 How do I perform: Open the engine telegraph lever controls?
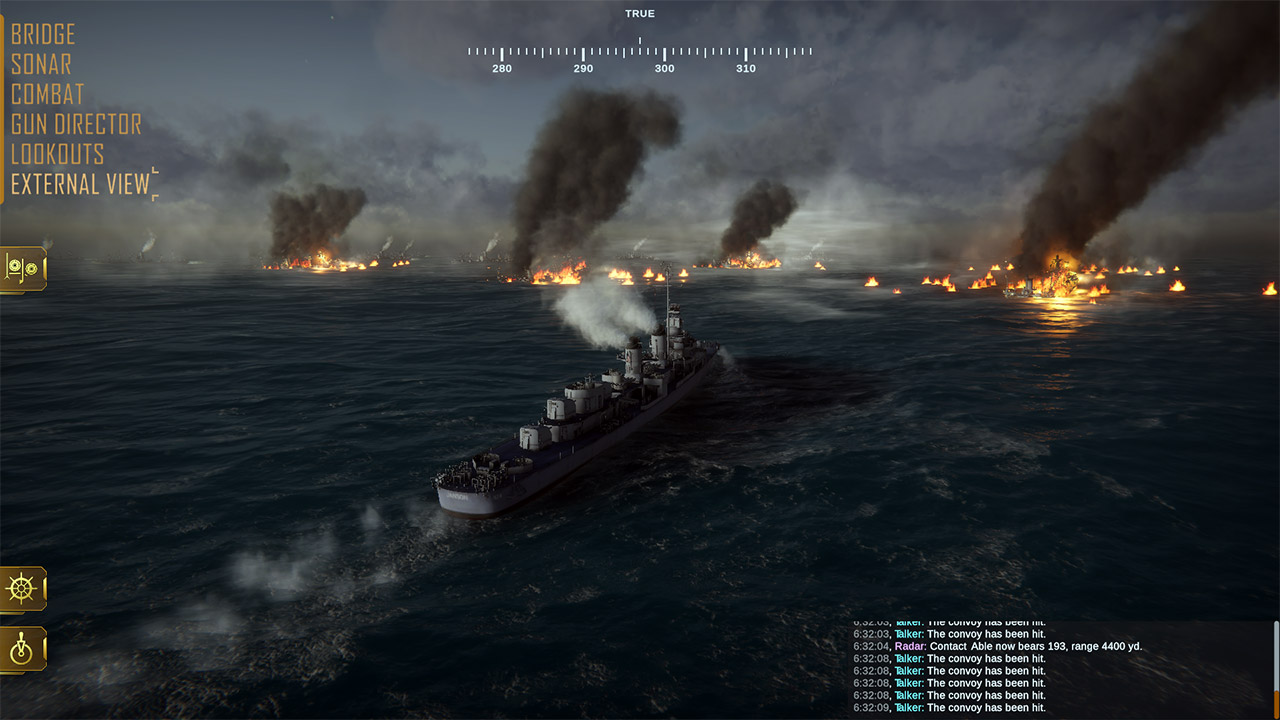tap(22, 268)
